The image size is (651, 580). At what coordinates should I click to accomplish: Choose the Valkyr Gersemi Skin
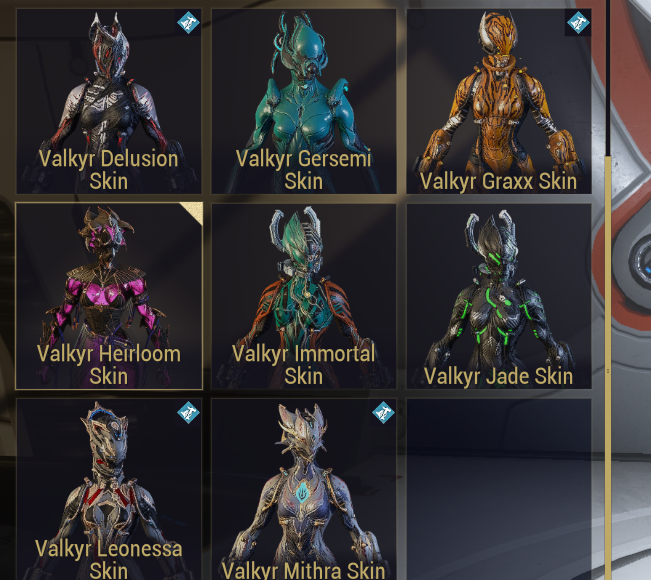click(303, 101)
